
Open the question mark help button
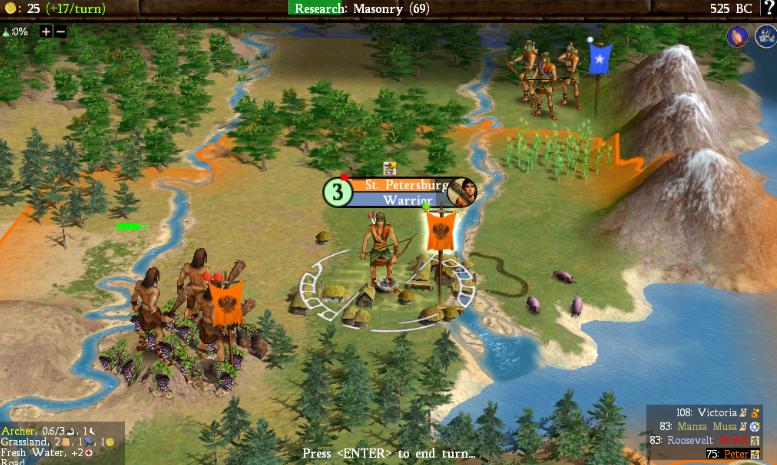pyautogui.click(x=768, y=8)
